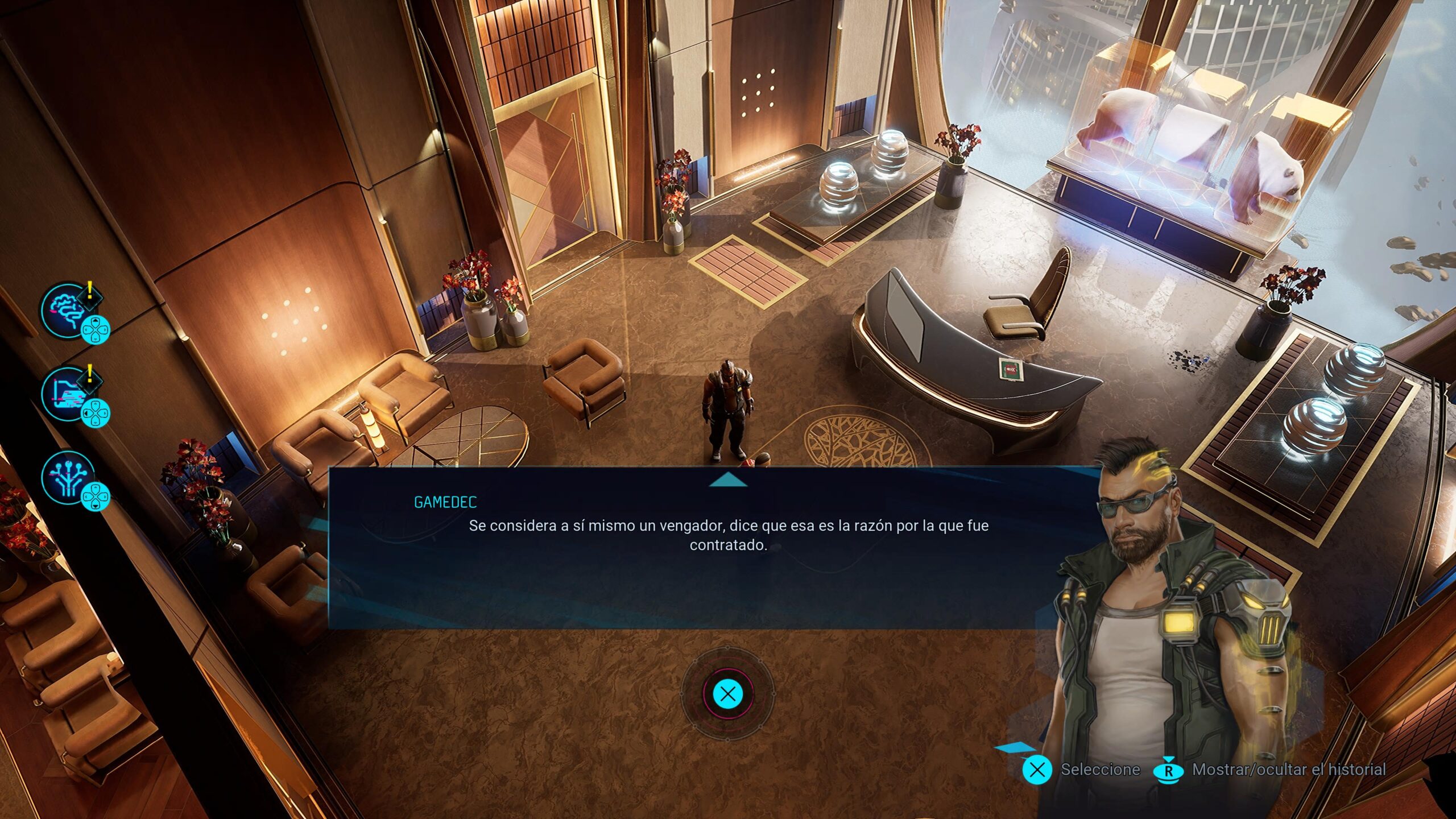Open the deduction folder icon
Image resolution: width=1456 pixels, height=819 pixels.
pos(67,394)
